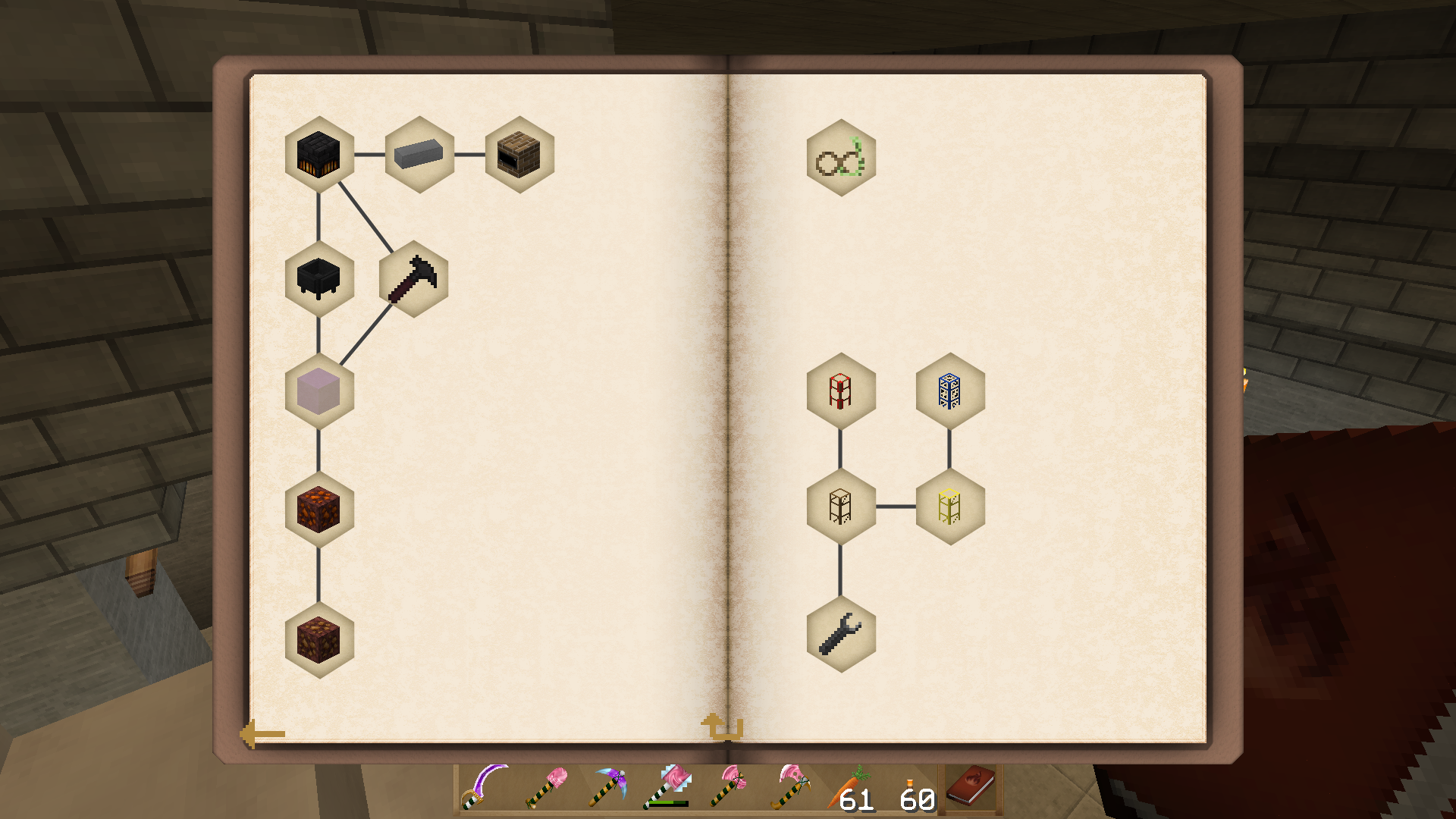Choose the beige lantern-shaped block entry
Image resolution: width=1456 pixels, height=819 pixels.
click(x=841, y=507)
